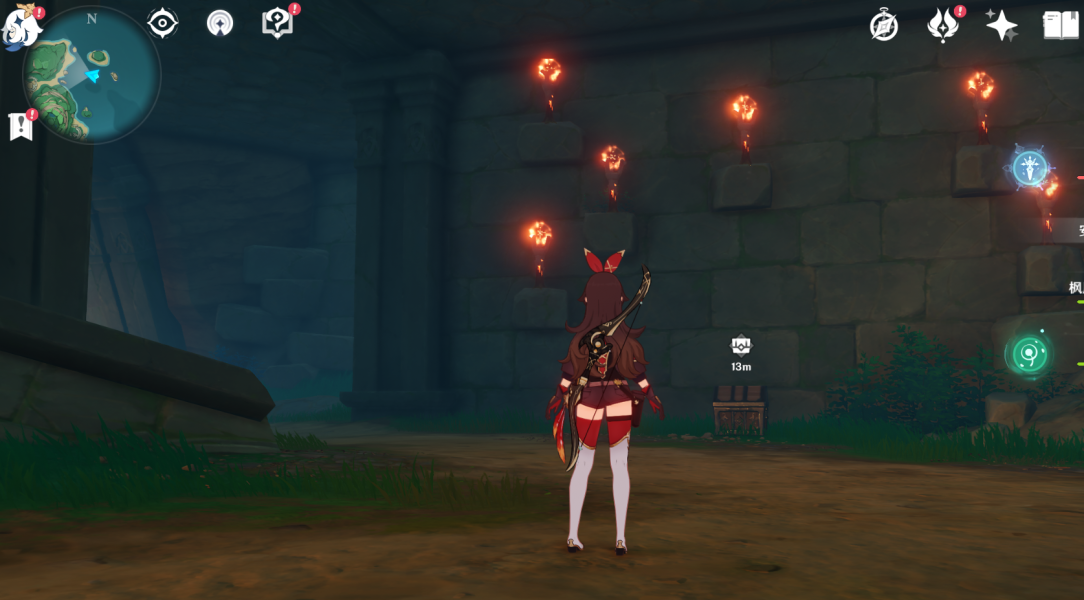Toggle the eye-shaped elemental sight icon
1084x600 pixels.
[162, 23]
